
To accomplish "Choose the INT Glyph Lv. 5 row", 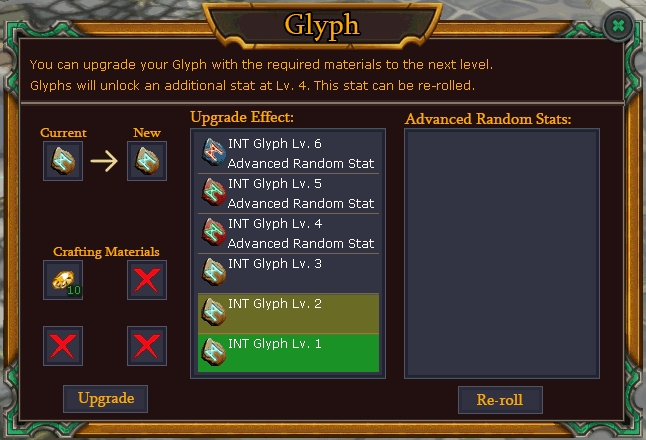I will coord(288,193).
